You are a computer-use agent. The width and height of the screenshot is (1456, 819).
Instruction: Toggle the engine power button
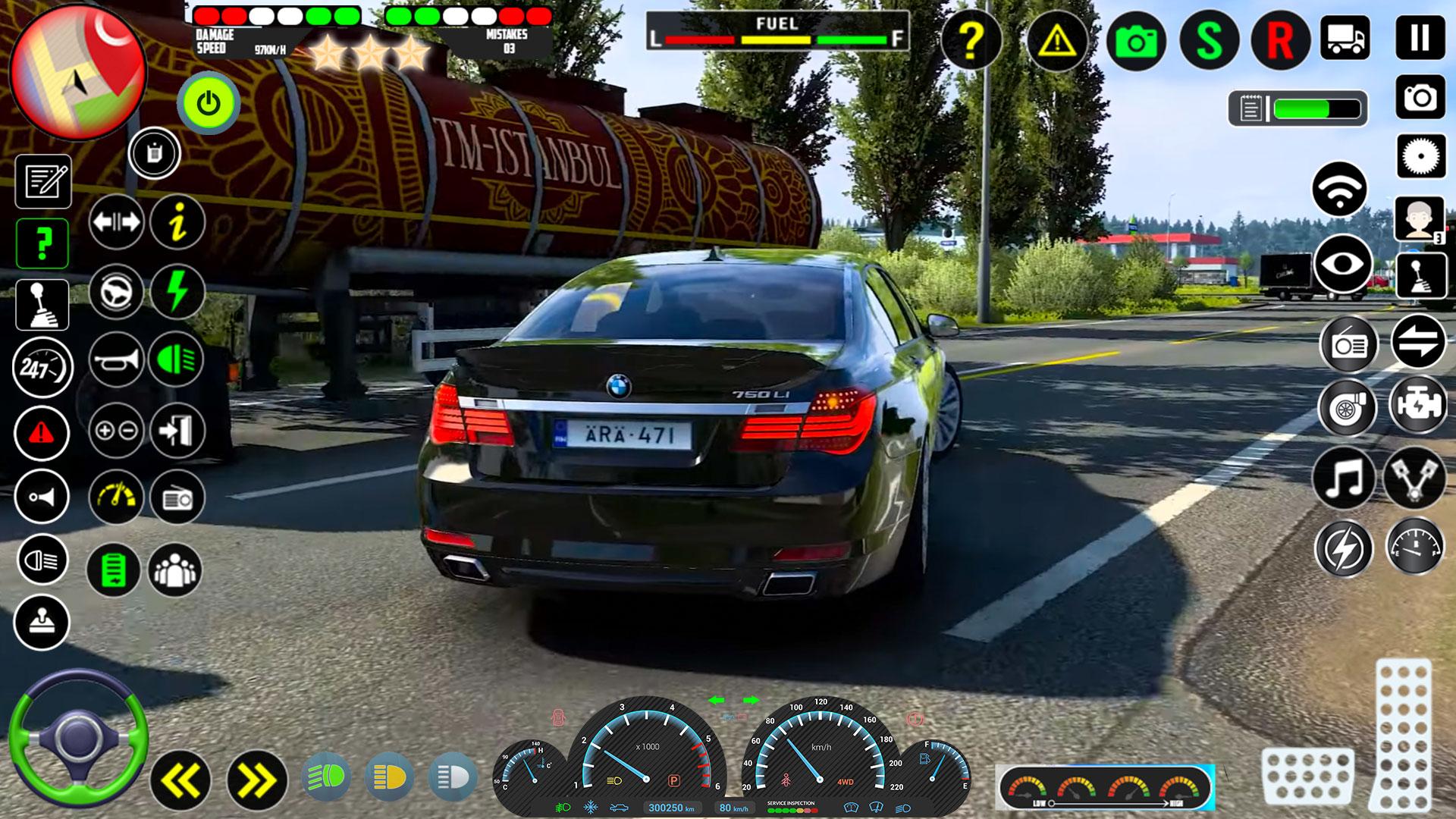click(206, 102)
